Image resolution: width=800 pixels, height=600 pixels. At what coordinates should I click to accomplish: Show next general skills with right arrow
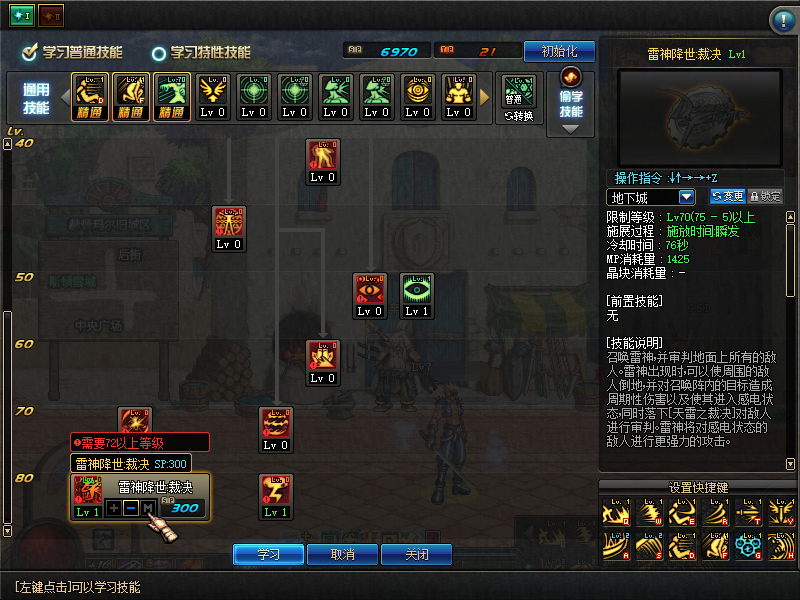click(486, 97)
